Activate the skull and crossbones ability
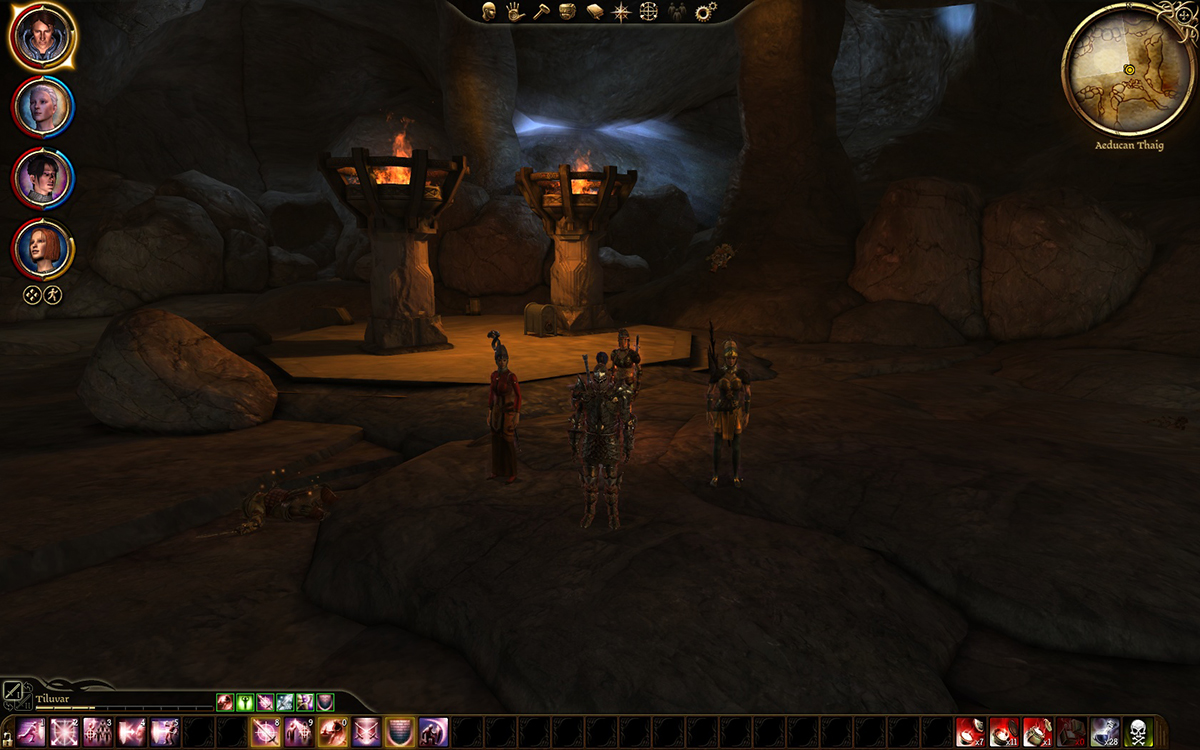The image size is (1200, 750). click(x=1138, y=732)
